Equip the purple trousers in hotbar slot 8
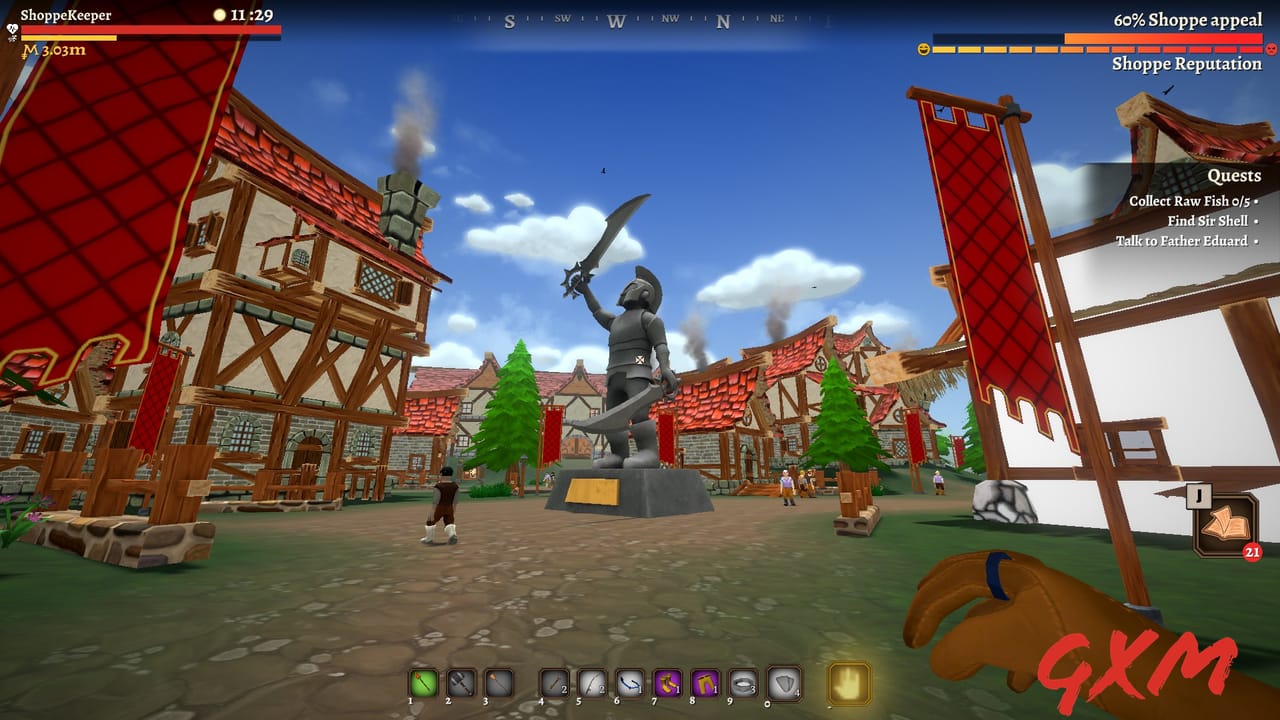The width and height of the screenshot is (1280, 720). pos(703,684)
